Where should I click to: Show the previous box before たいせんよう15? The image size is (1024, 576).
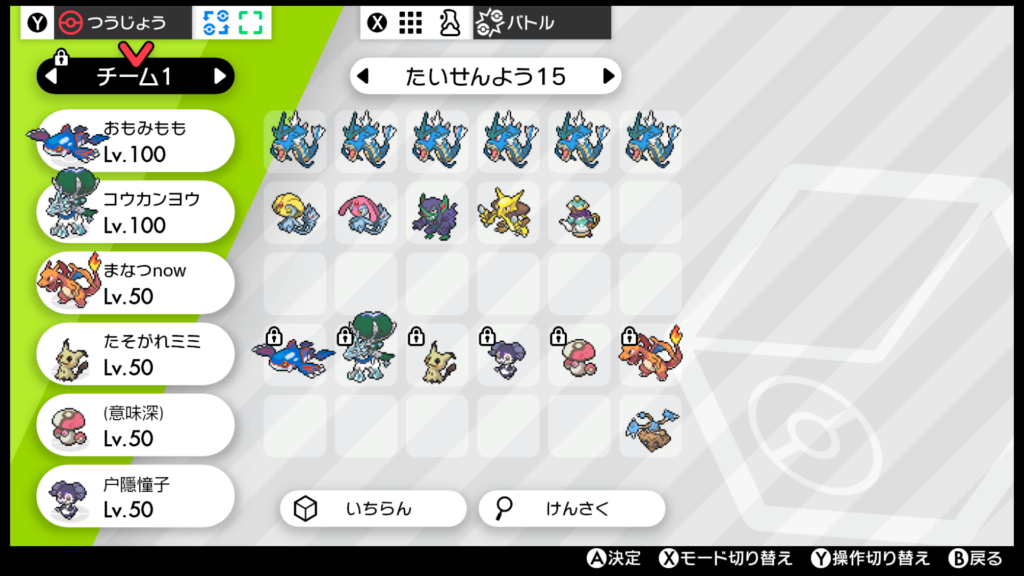pos(364,76)
